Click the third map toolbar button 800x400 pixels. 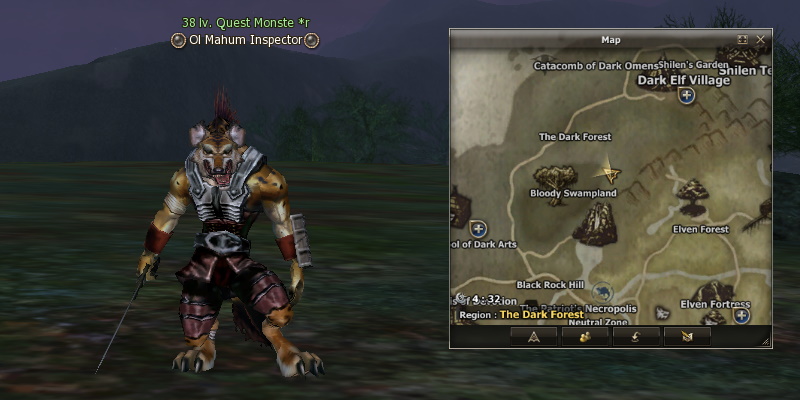point(635,336)
